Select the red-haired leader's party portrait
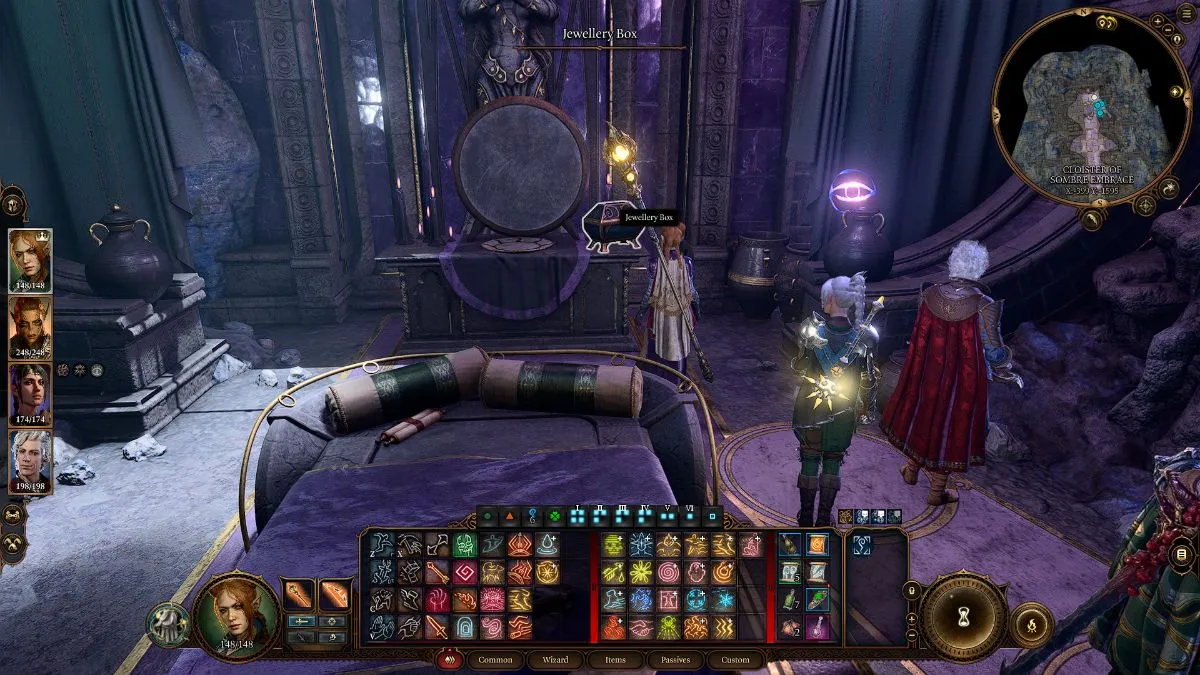This screenshot has width=1200, height=675. 29,259
